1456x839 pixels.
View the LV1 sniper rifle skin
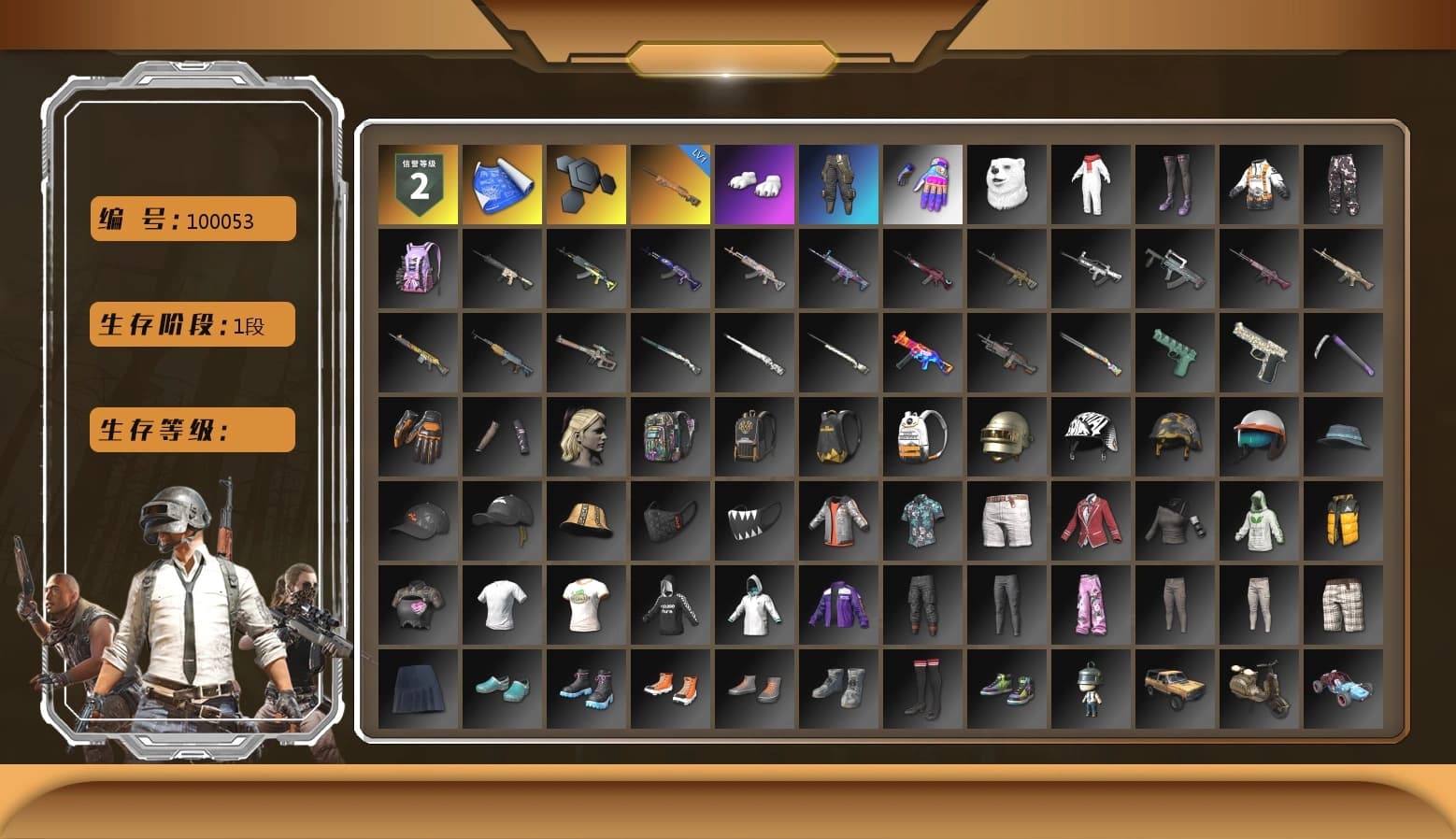click(670, 184)
